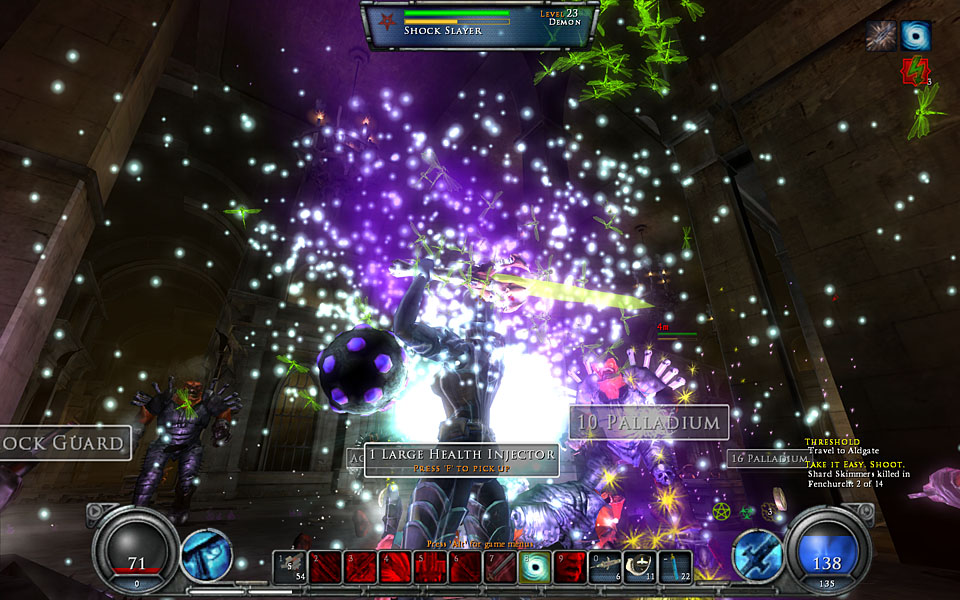Activate the blue-green swirl skill in the hotbar
The height and width of the screenshot is (600, 960).
tap(535, 567)
